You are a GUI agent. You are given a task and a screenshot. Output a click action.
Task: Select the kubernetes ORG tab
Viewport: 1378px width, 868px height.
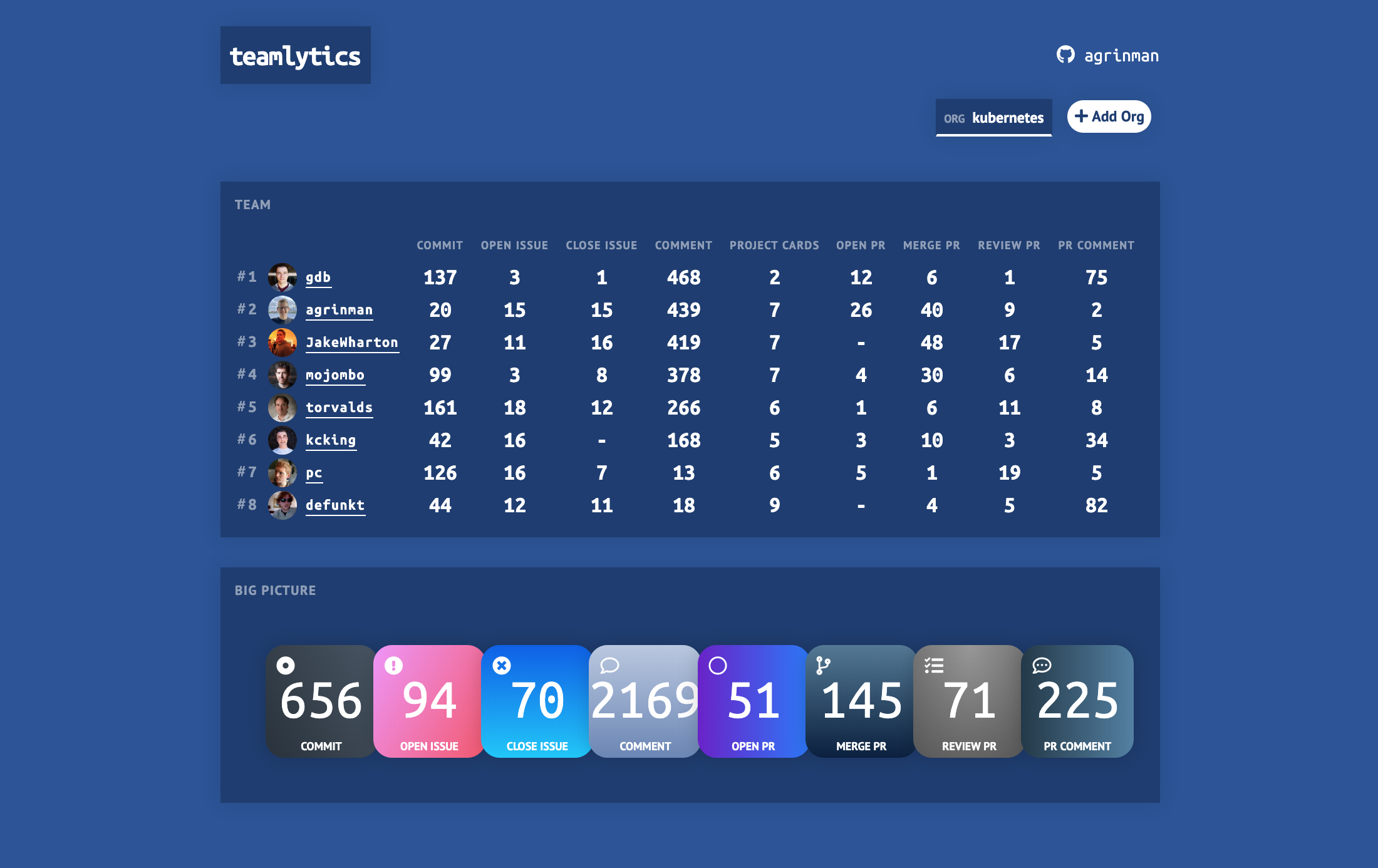(x=993, y=117)
